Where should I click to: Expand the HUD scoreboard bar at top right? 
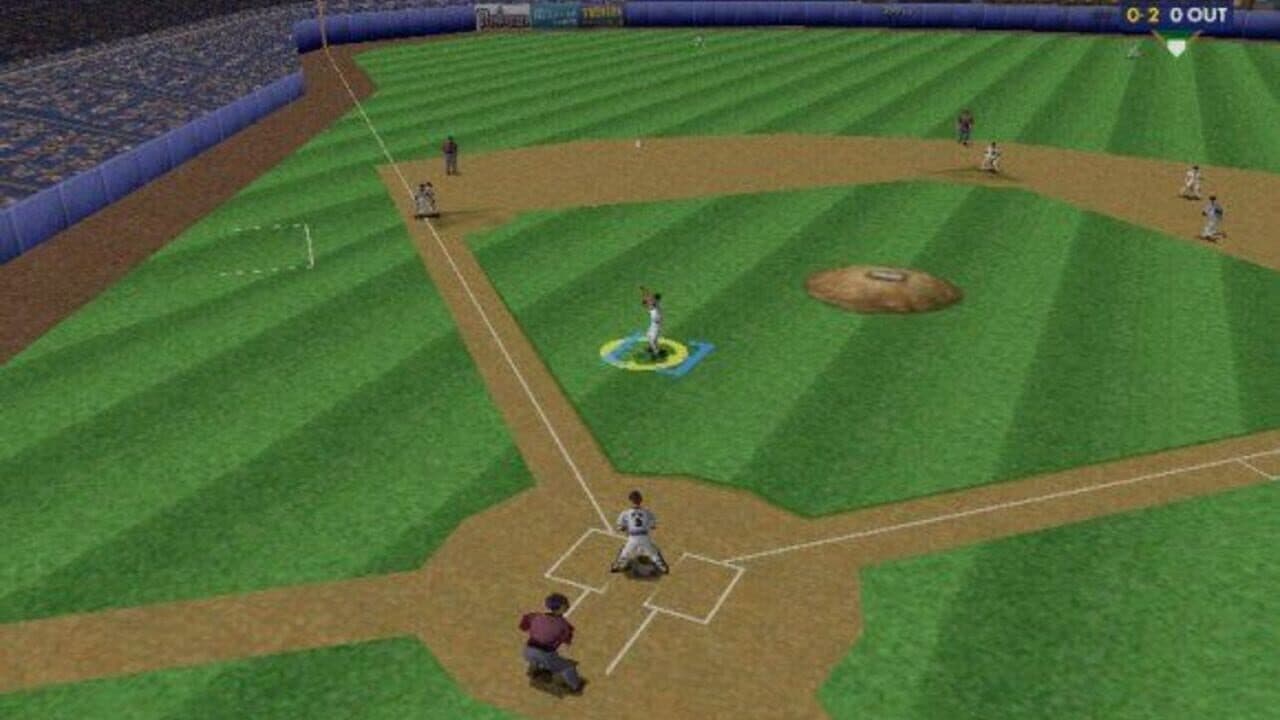point(1170,14)
